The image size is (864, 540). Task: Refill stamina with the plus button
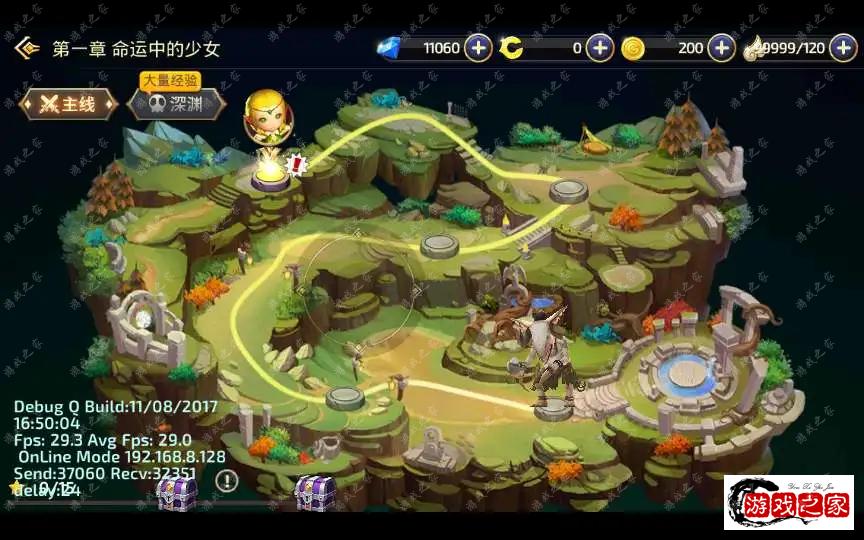843,48
